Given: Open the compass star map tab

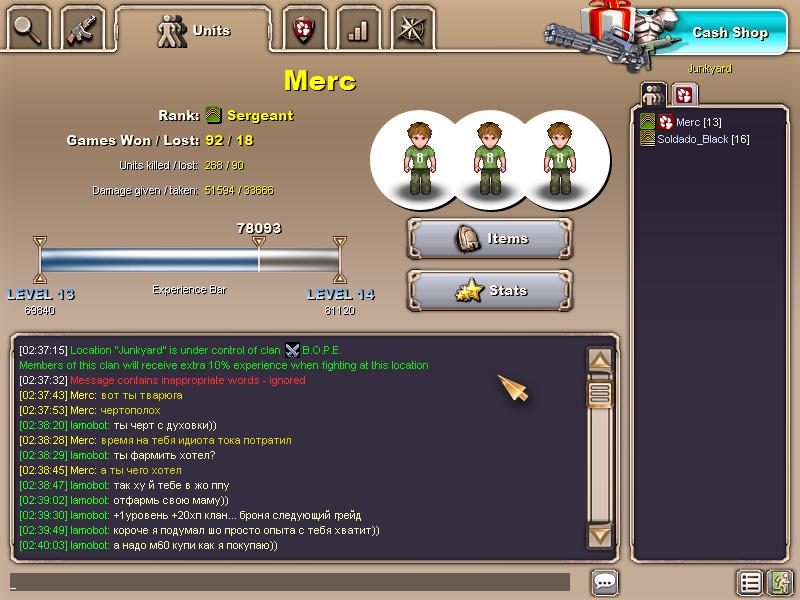Looking at the screenshot, I should point(412,30).
